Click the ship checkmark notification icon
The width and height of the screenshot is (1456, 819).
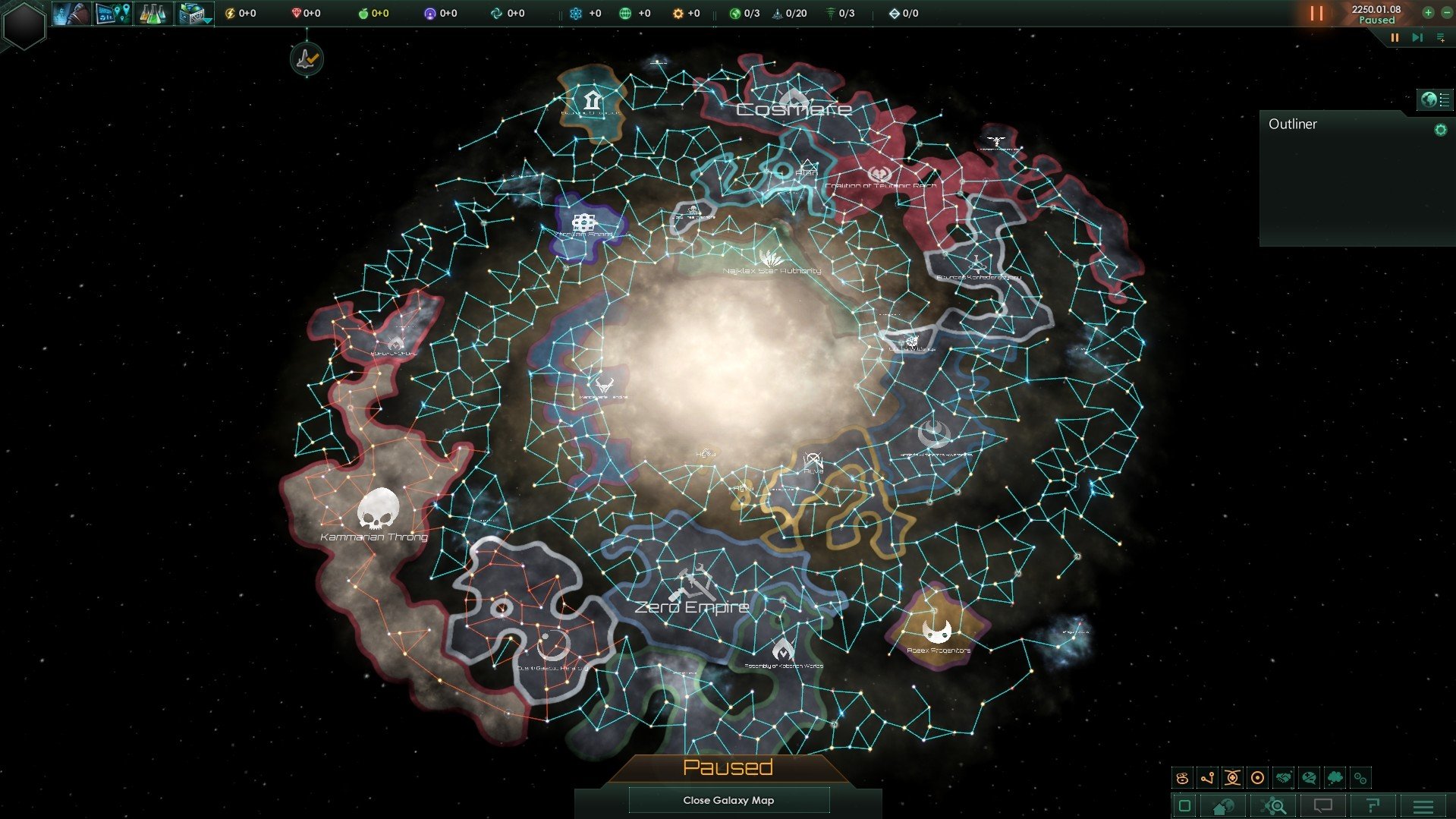tap(307, 58)
